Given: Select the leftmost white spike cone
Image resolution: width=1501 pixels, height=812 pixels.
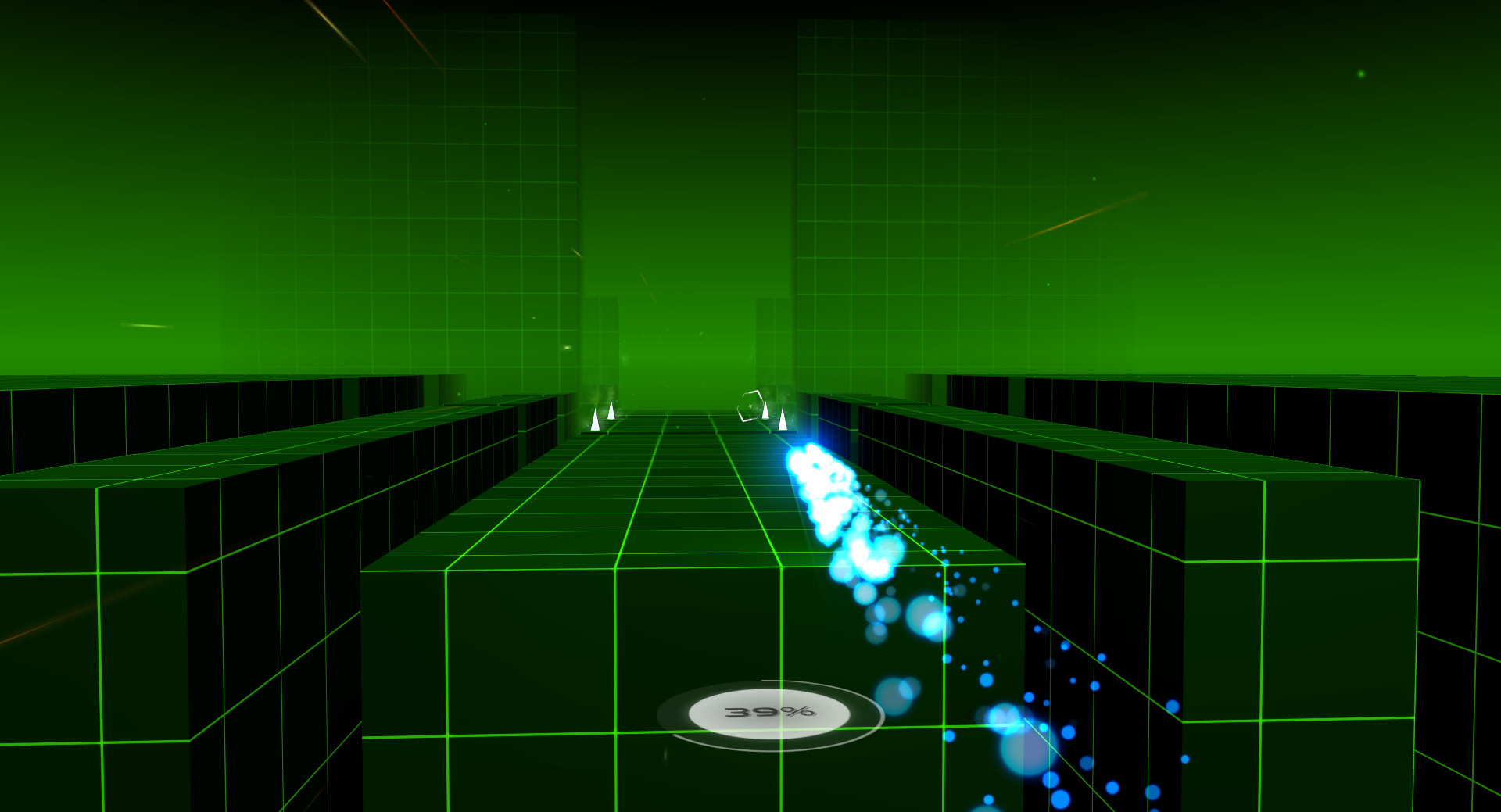Looking at the screenshot, I should 595,420.
